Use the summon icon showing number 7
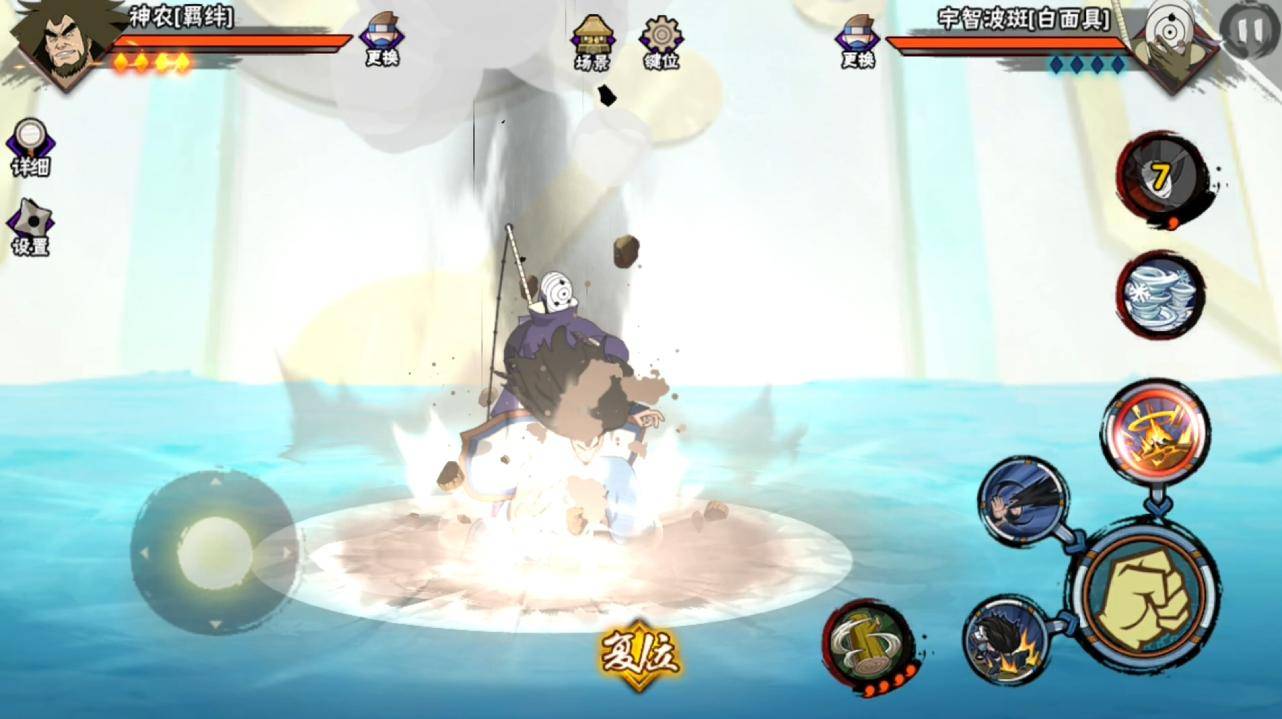Screen dimensions: 1282x719 tap(1159, 177)
